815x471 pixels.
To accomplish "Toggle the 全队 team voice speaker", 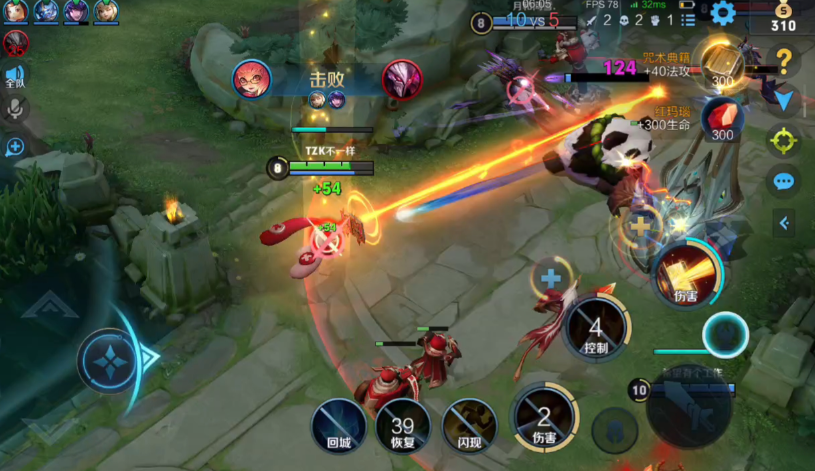I will coord(15,75).
